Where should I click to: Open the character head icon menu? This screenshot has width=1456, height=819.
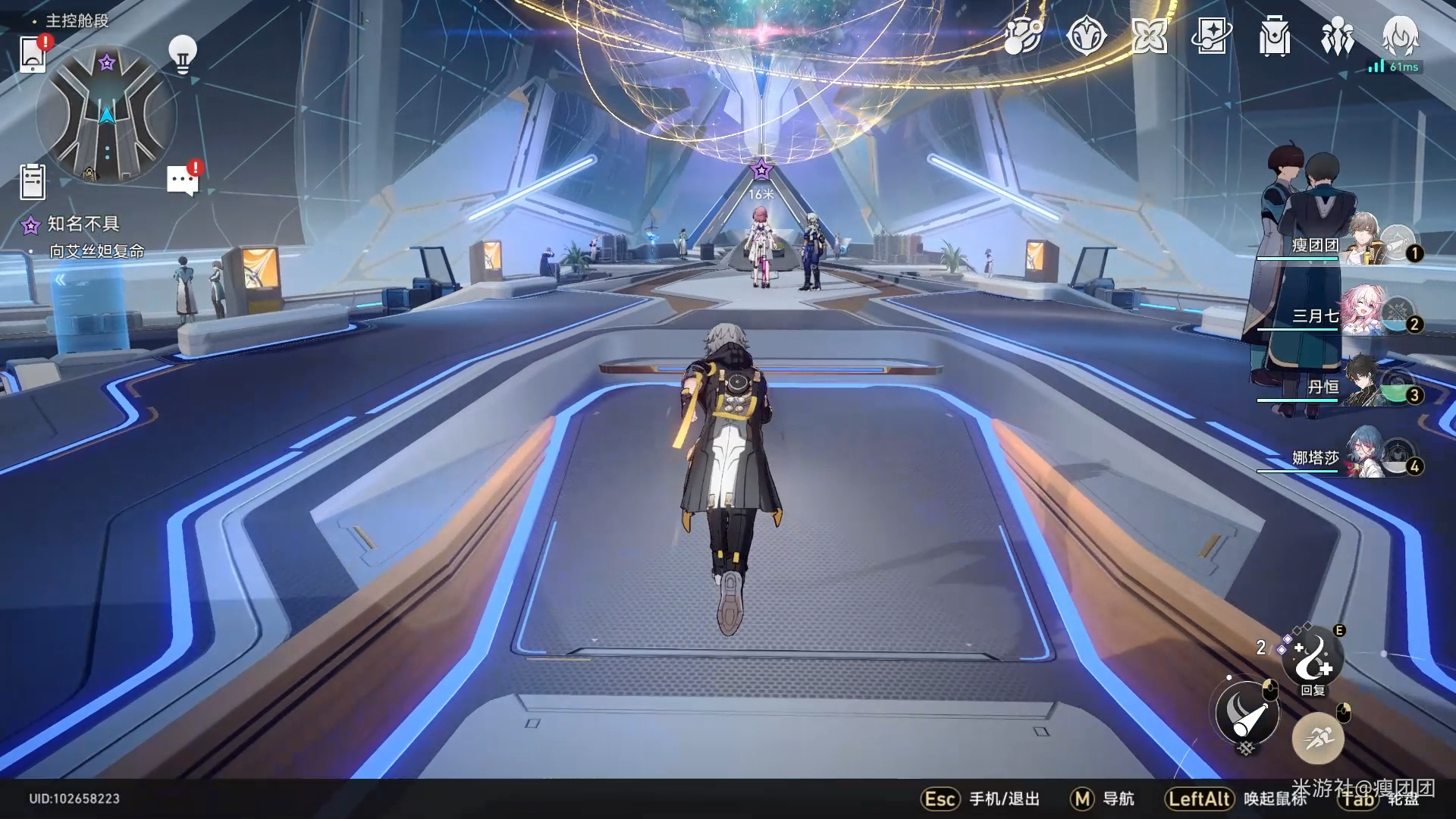(1400, 36)
